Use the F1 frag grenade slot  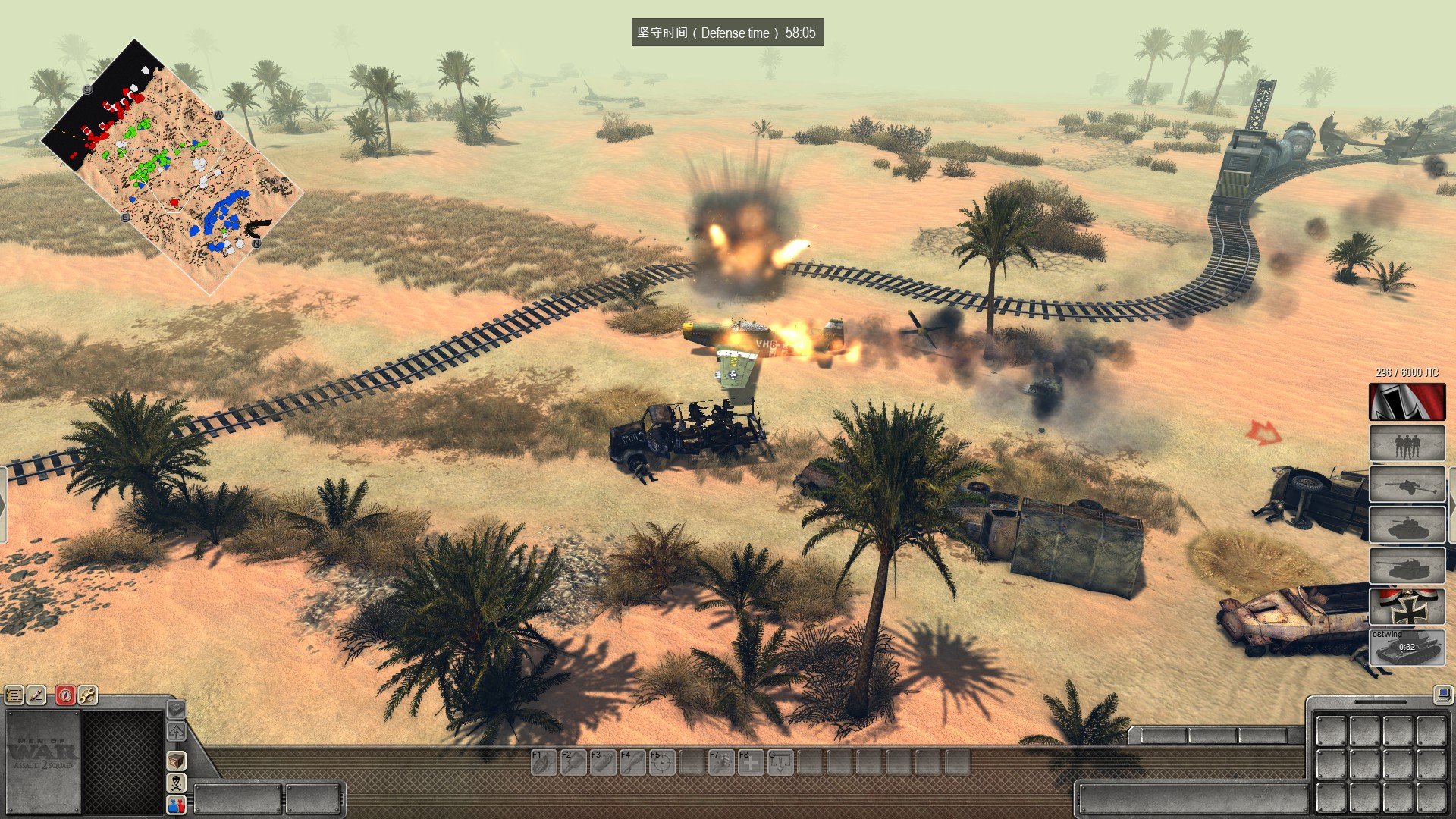543,762
